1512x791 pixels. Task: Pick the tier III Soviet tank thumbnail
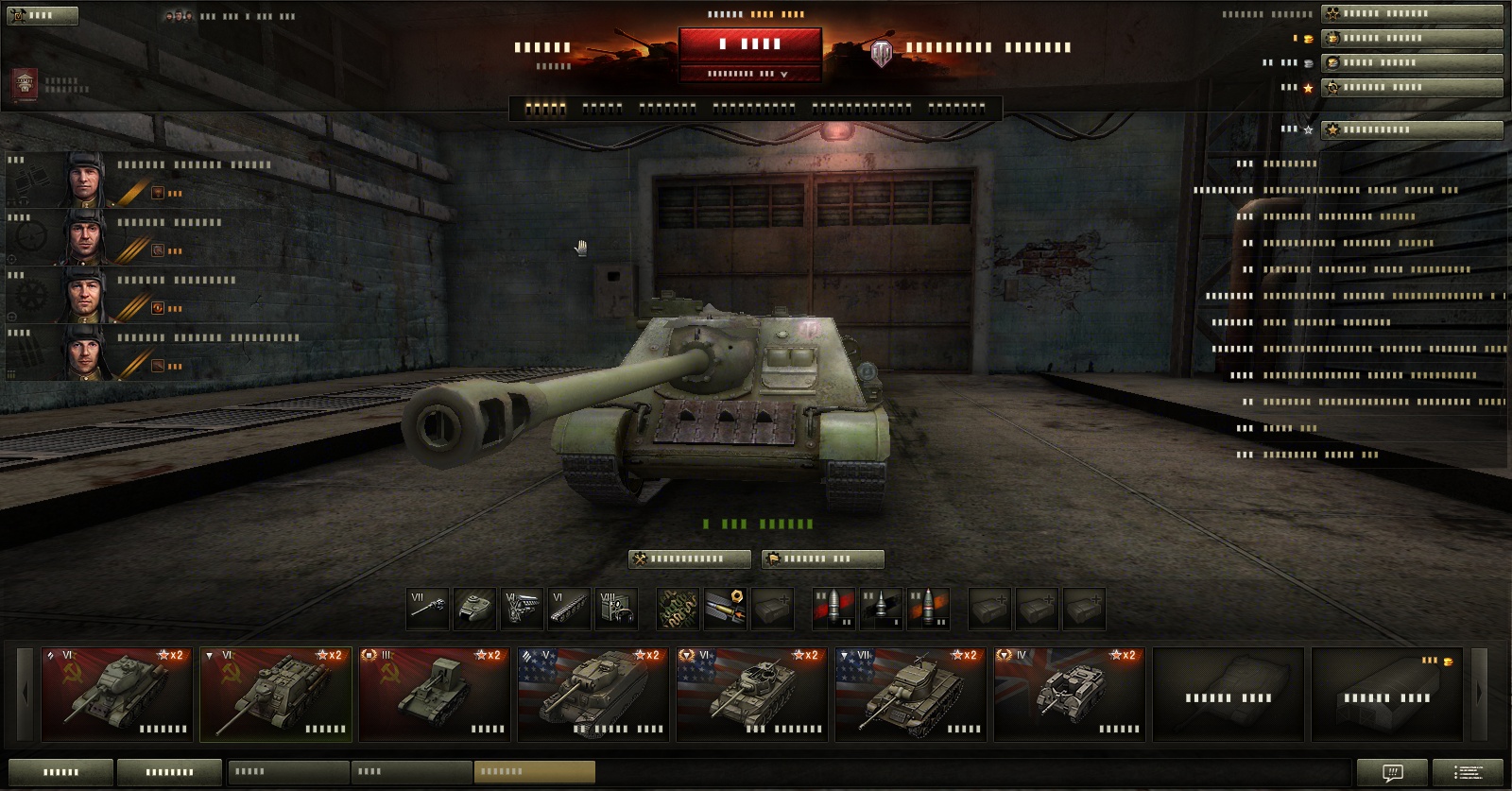pos(434,693)
